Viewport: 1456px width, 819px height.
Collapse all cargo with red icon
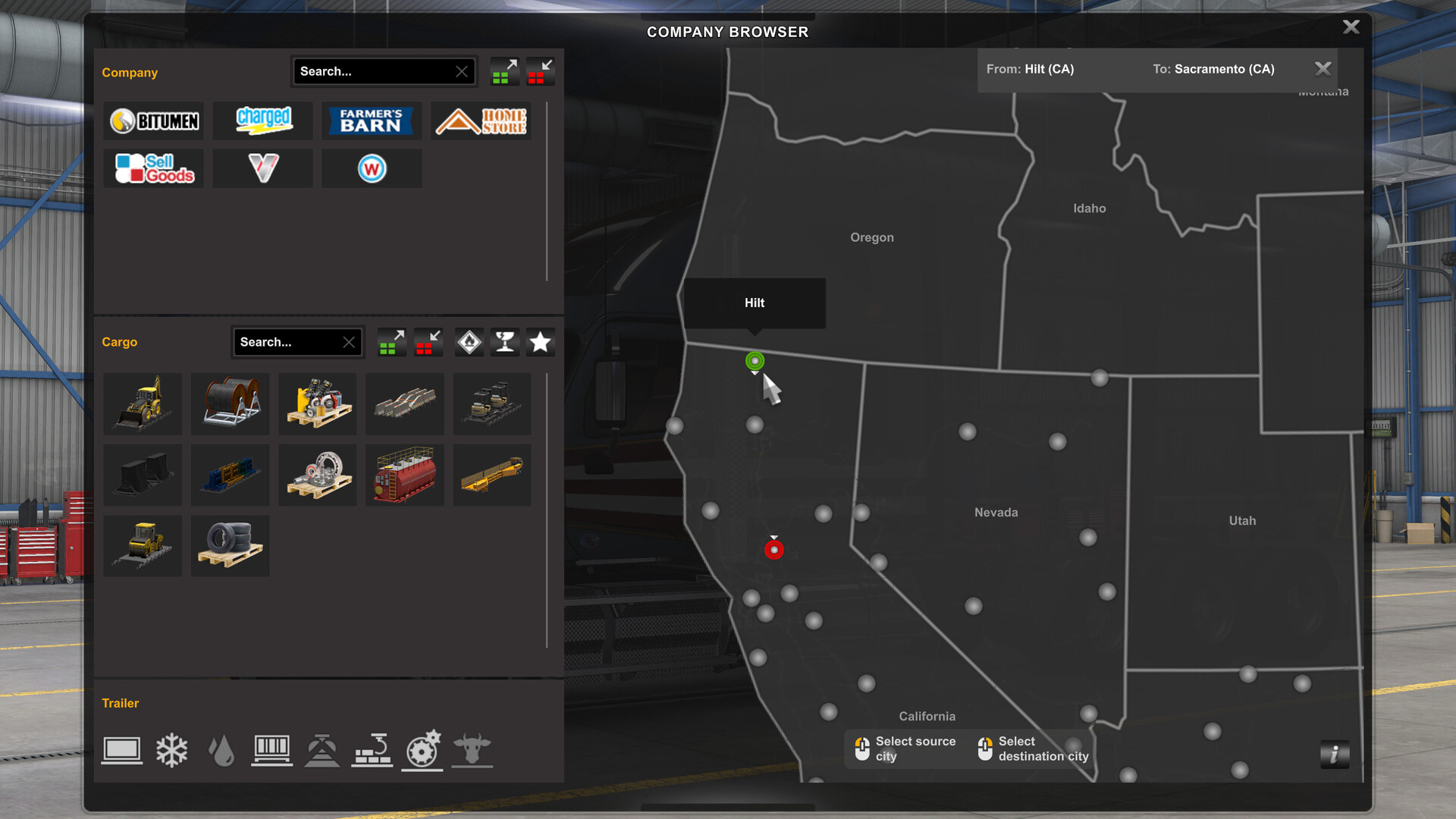(428, 342)
